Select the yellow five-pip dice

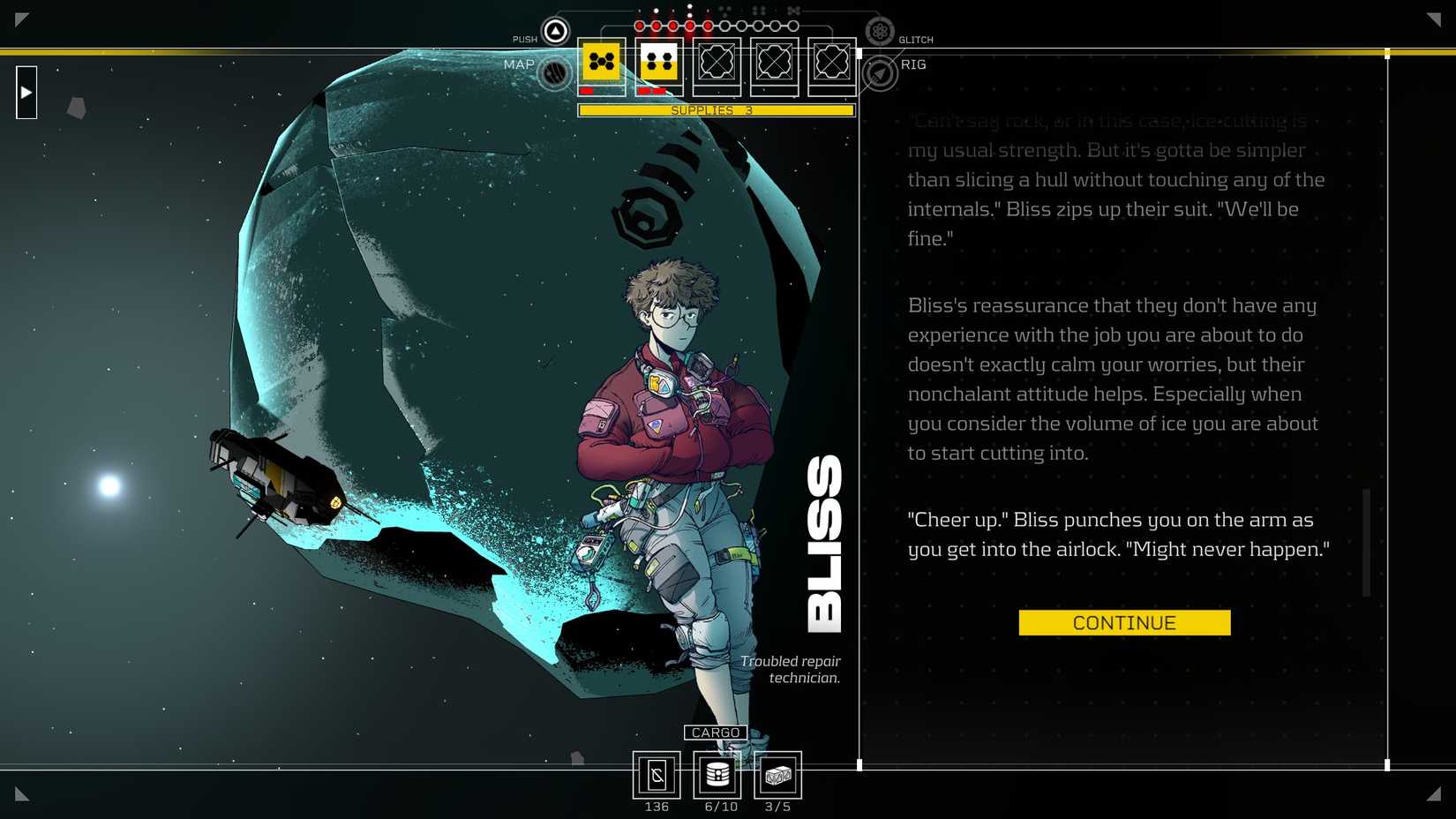[x=601, y=62]
